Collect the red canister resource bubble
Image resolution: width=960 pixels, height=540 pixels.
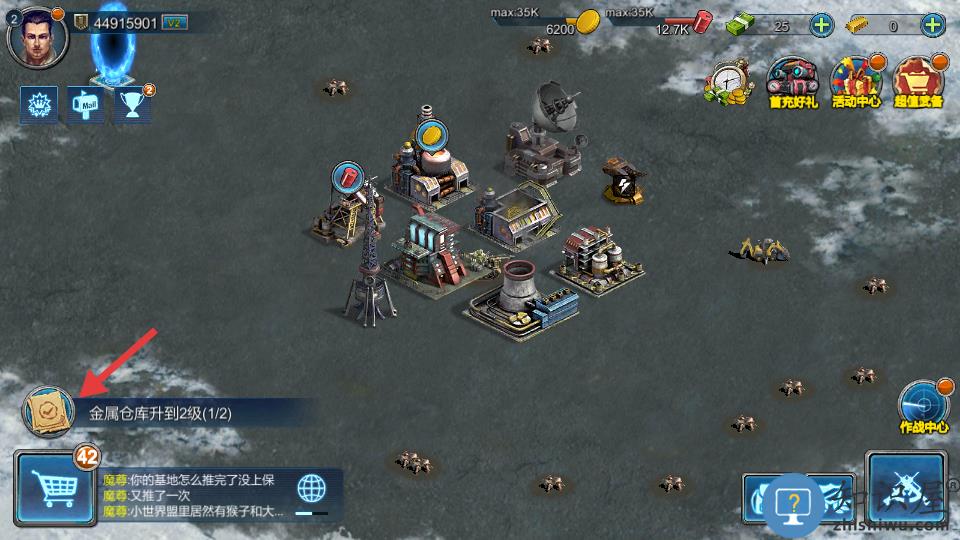(x=350, y=177)
